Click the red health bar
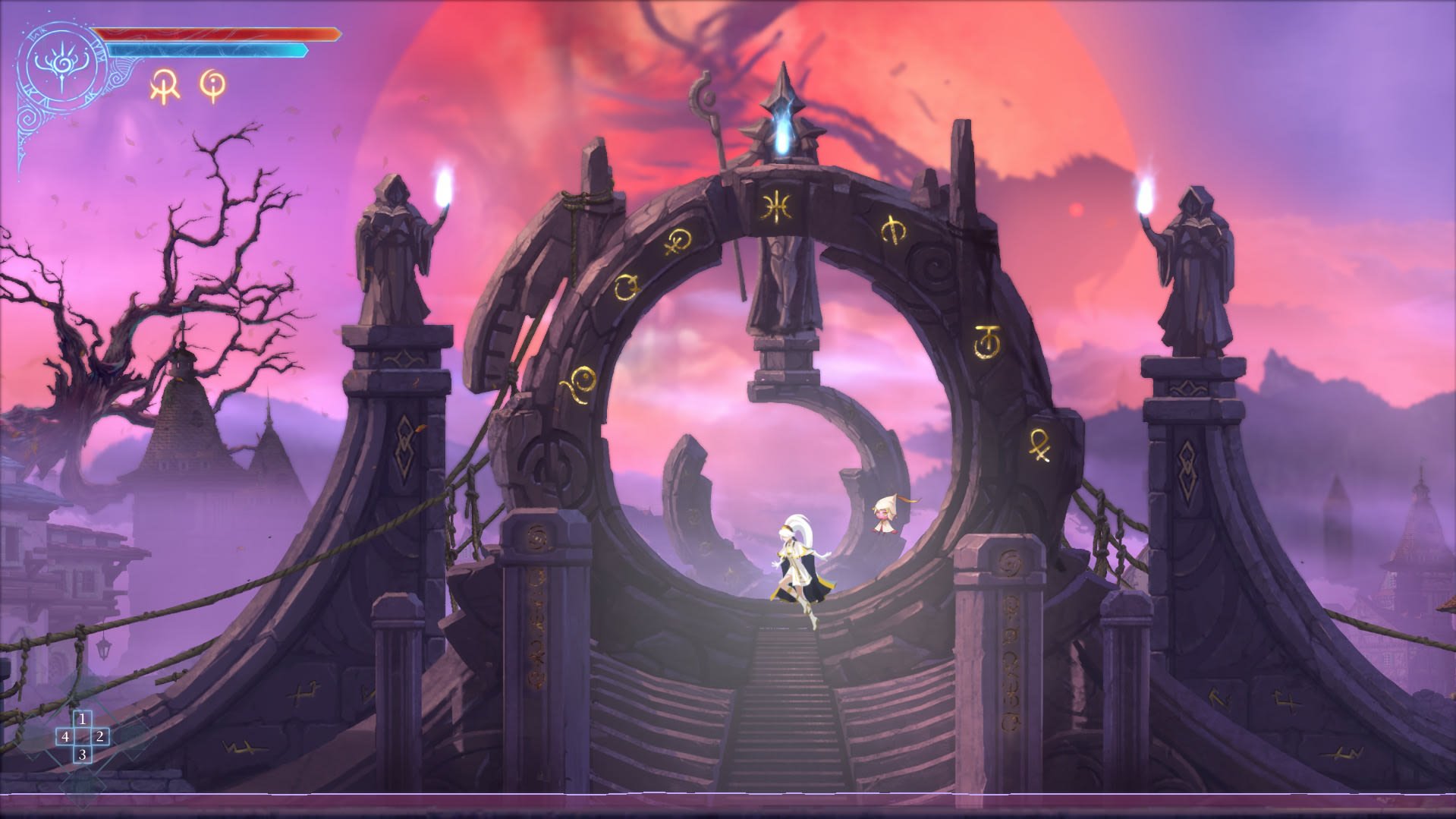Viewport: 1456px width, 819px height. [x=220, y=32]
